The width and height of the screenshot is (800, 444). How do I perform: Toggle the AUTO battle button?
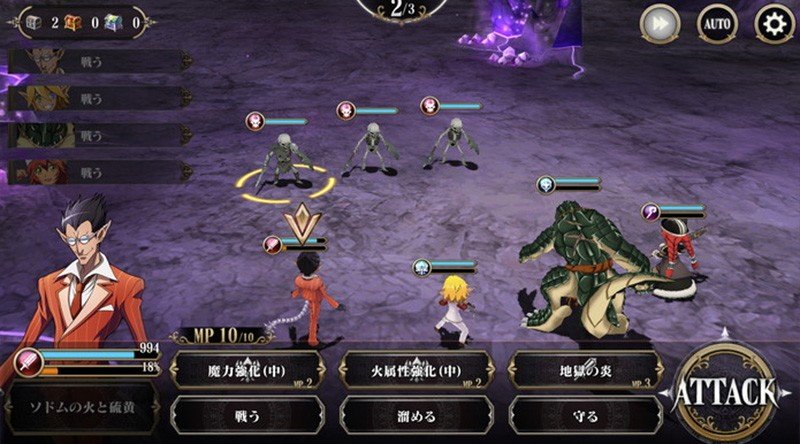(716, 24)
